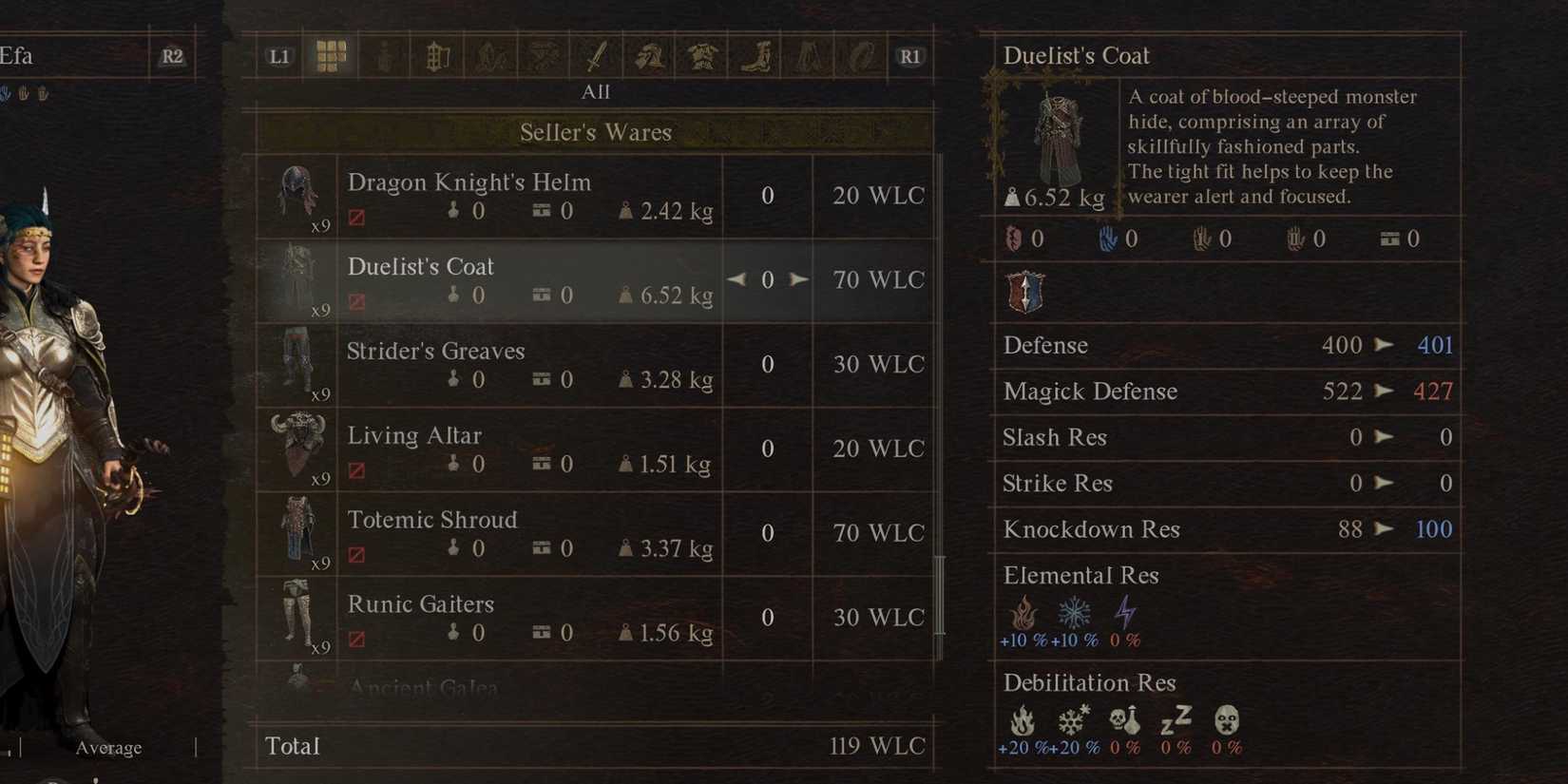Select the sword weapon category icon
This screenshot has height=784, width=1568.
[595, 55]
